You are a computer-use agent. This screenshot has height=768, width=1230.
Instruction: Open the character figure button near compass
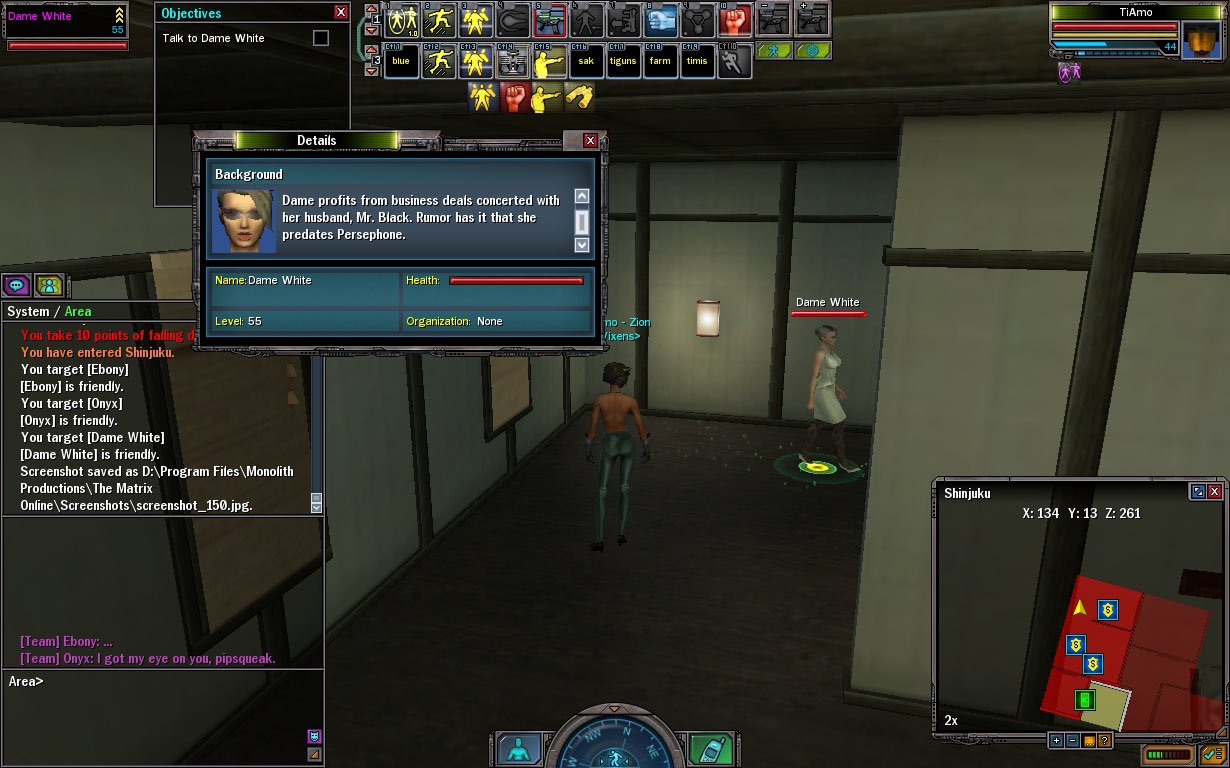click(519, 749)
